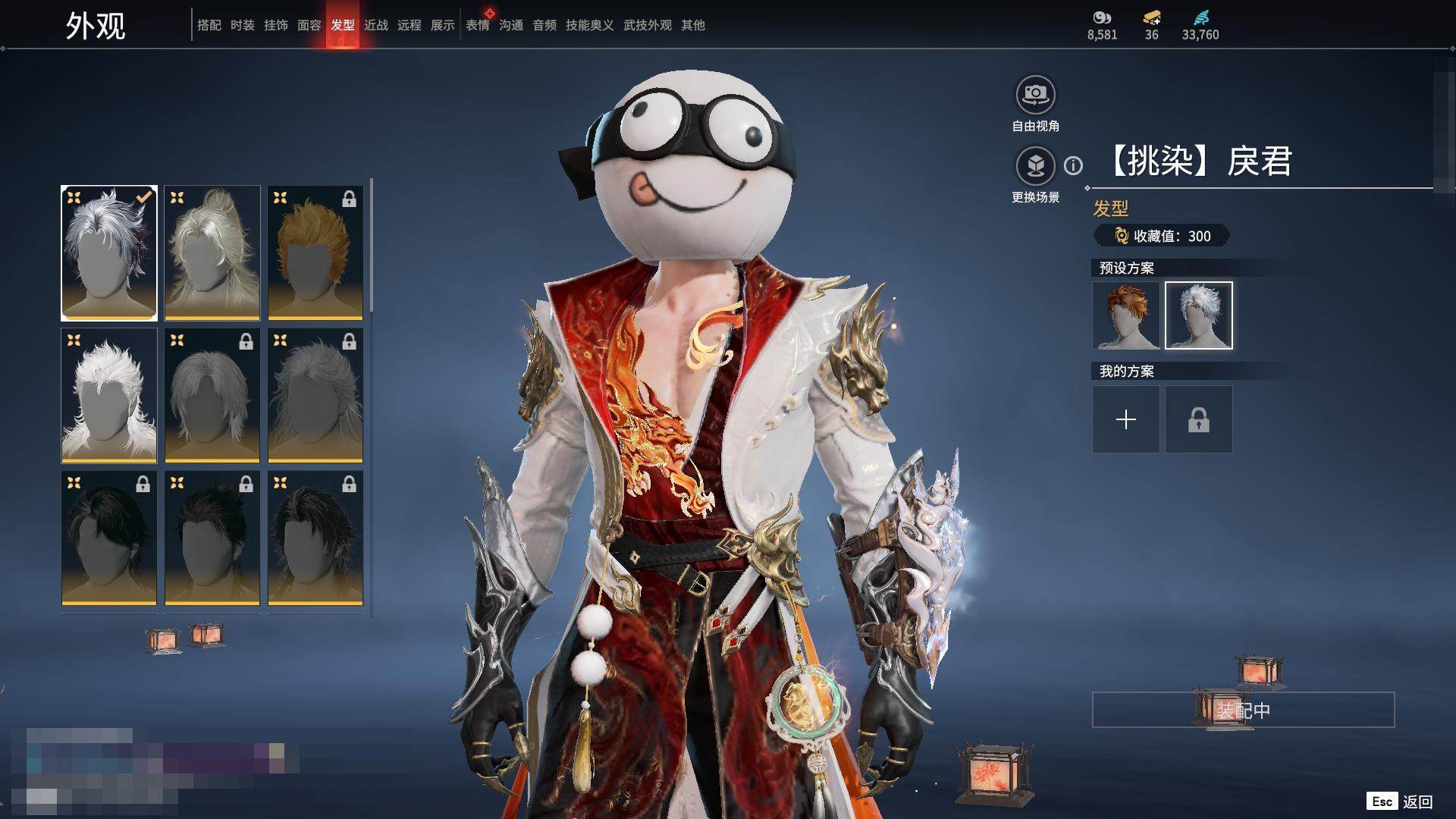Show hairstyle info via the i icon

(x=1073, y=165)
